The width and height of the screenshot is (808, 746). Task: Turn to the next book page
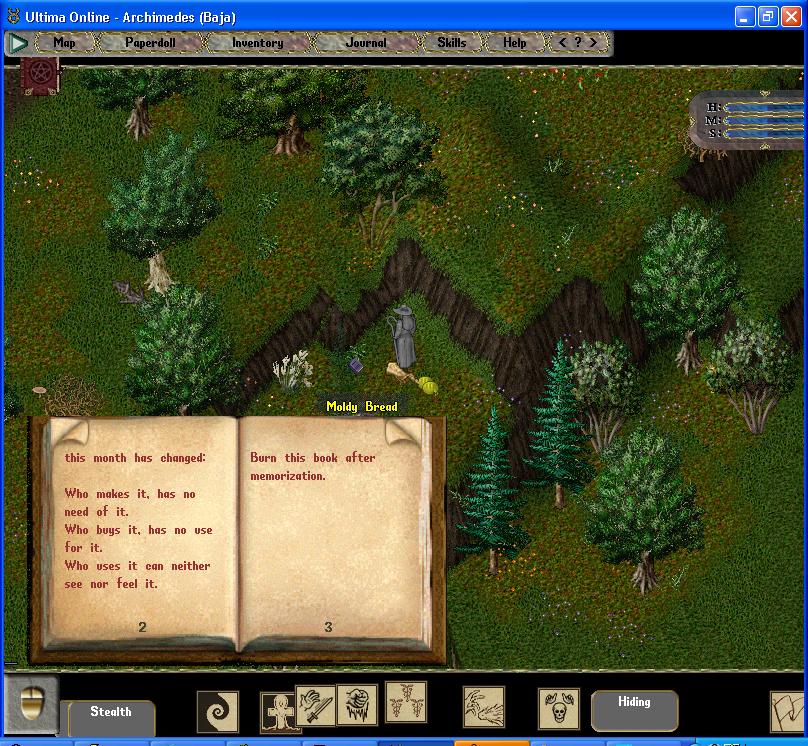coord(403,433)
